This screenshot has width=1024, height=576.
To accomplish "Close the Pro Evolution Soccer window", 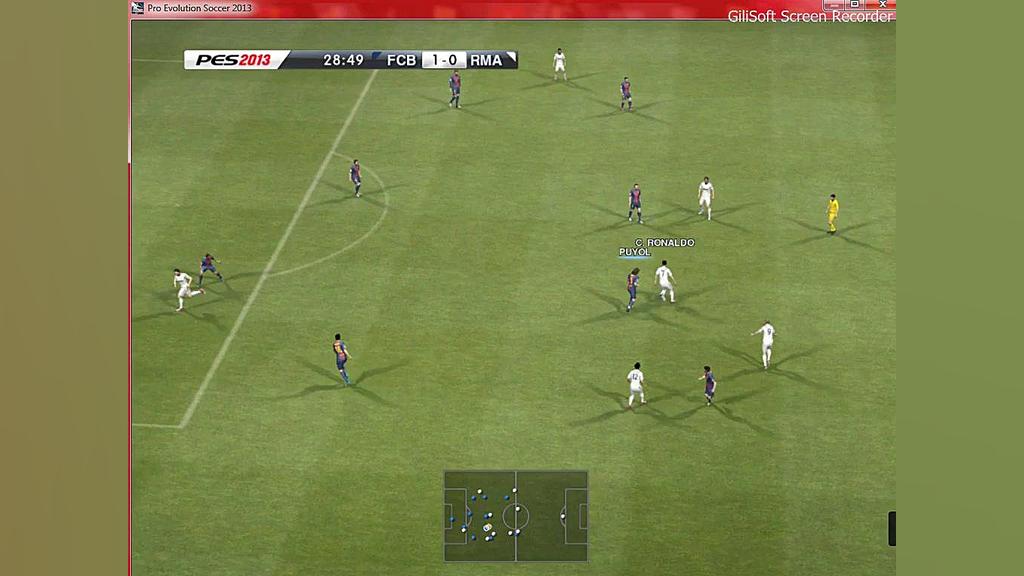I will (x=882, y=5).
